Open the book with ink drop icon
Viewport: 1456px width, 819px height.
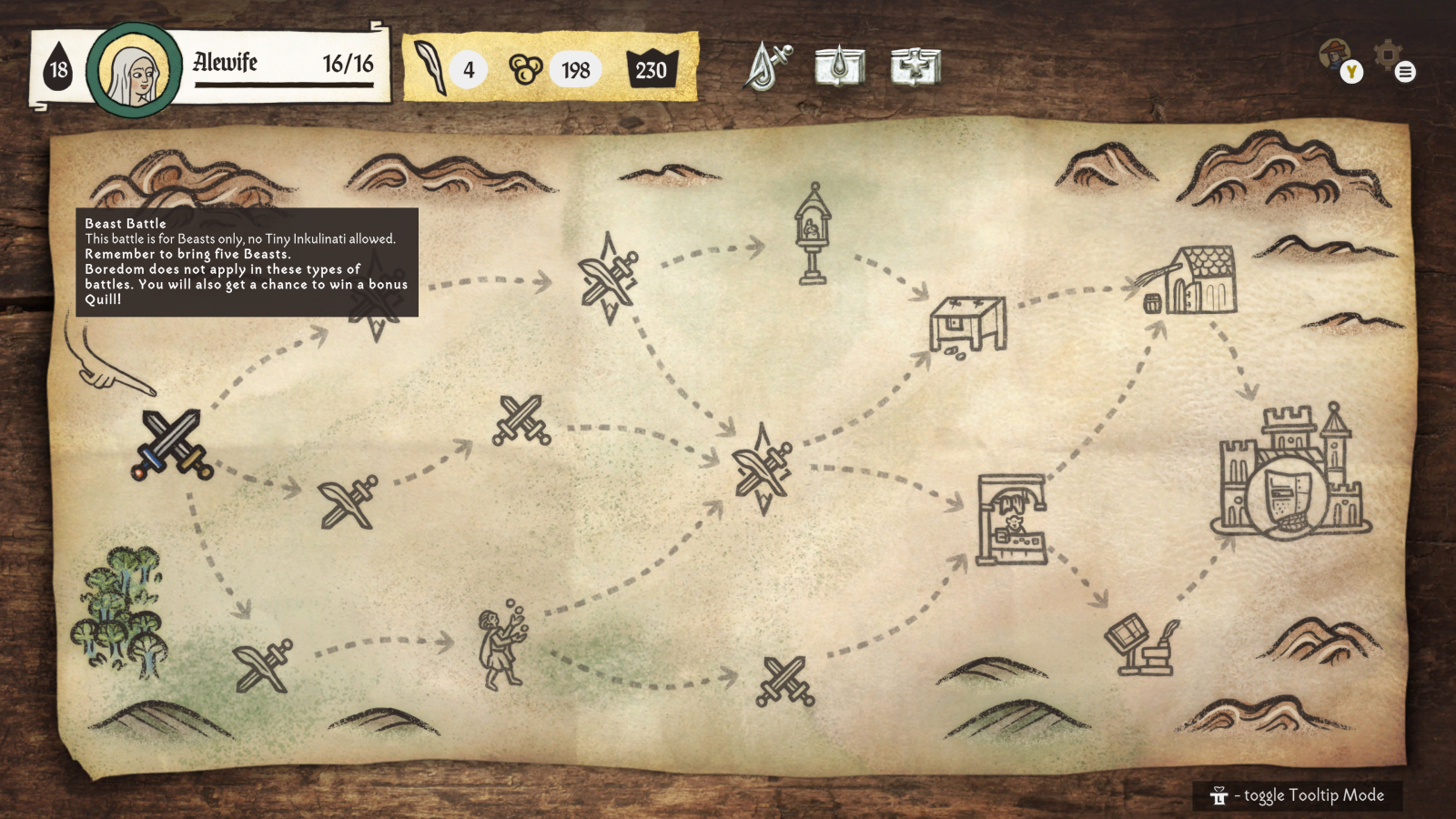839,66
